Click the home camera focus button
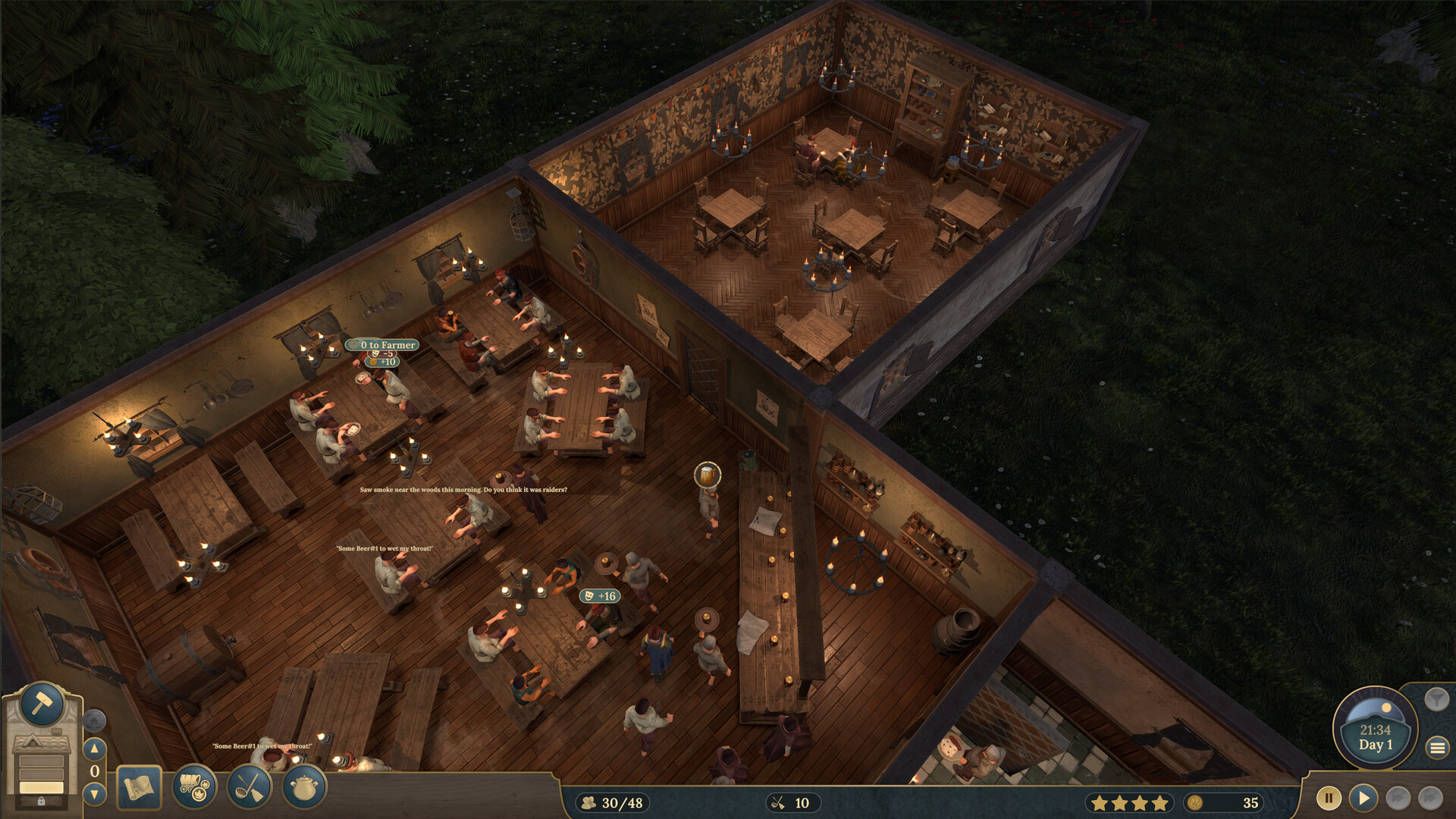 coord(94,720)
